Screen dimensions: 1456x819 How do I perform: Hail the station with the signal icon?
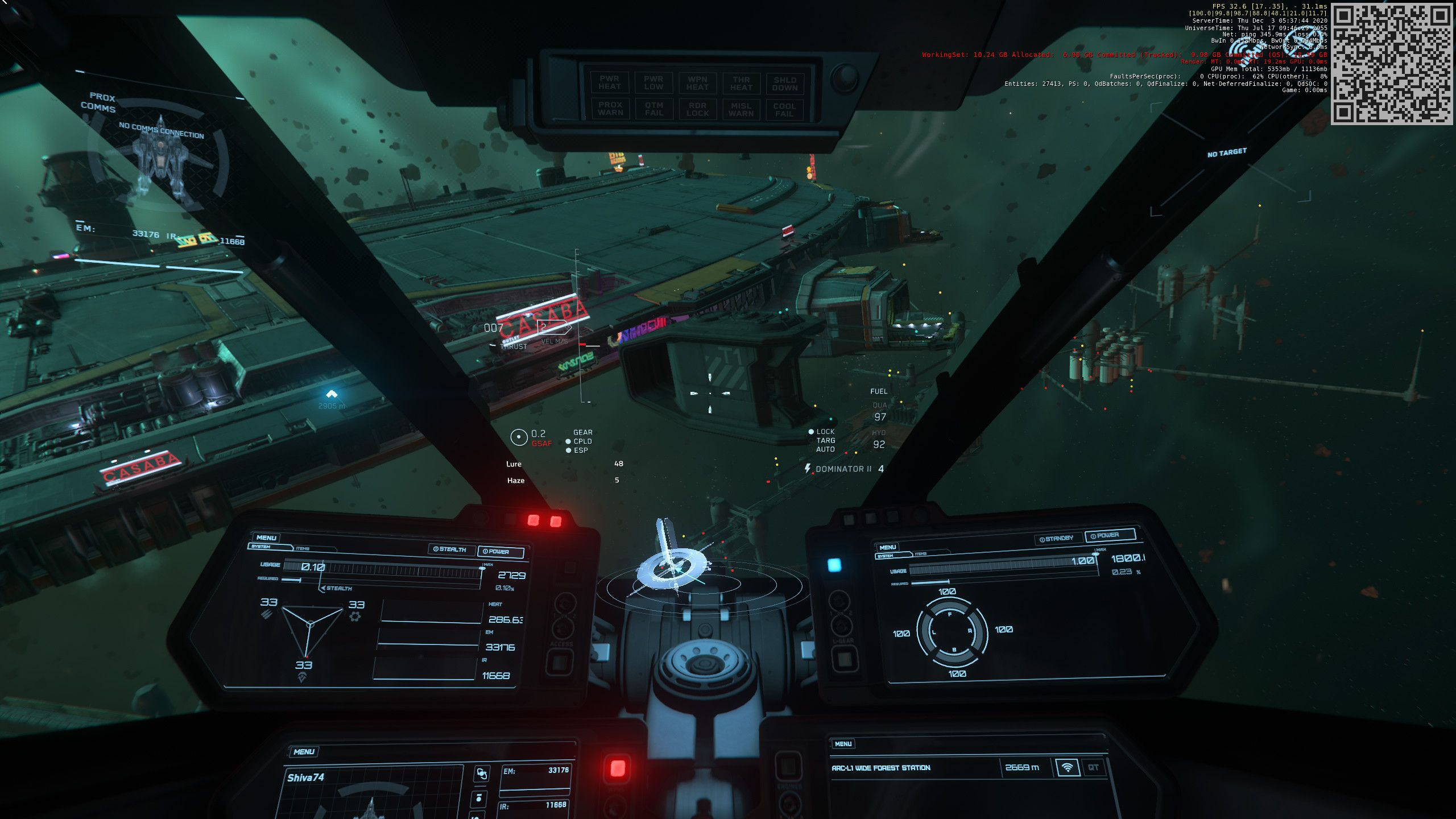pyautogui.click(x=1067, y=767)
